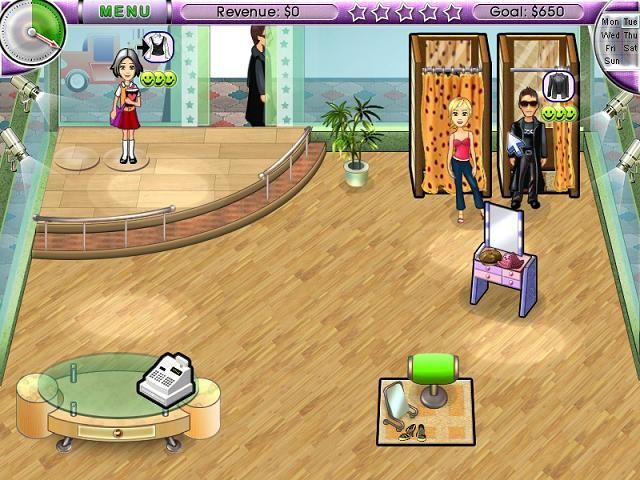Select the man's black jacket request bubble
Screen dimensions: 640x480
557,87
